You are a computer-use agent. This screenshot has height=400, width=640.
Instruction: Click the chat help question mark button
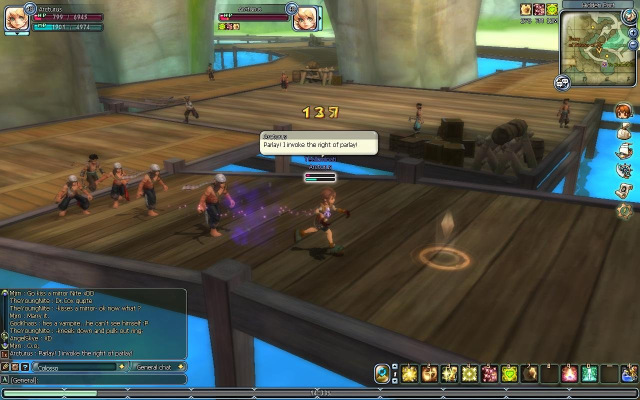pyautogui.click(x=26, y=367)
